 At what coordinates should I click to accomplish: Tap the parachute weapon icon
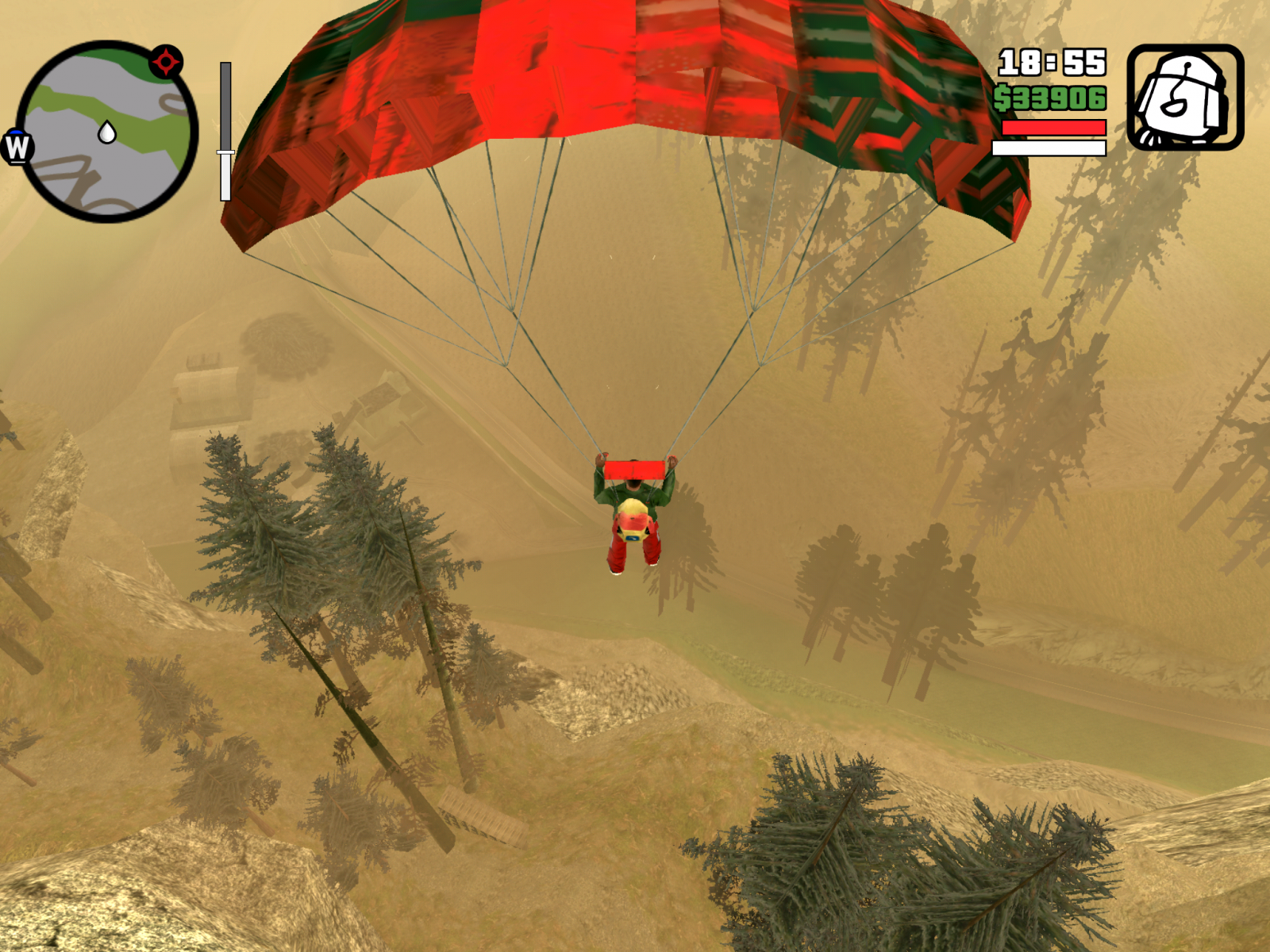(1185, 98)
